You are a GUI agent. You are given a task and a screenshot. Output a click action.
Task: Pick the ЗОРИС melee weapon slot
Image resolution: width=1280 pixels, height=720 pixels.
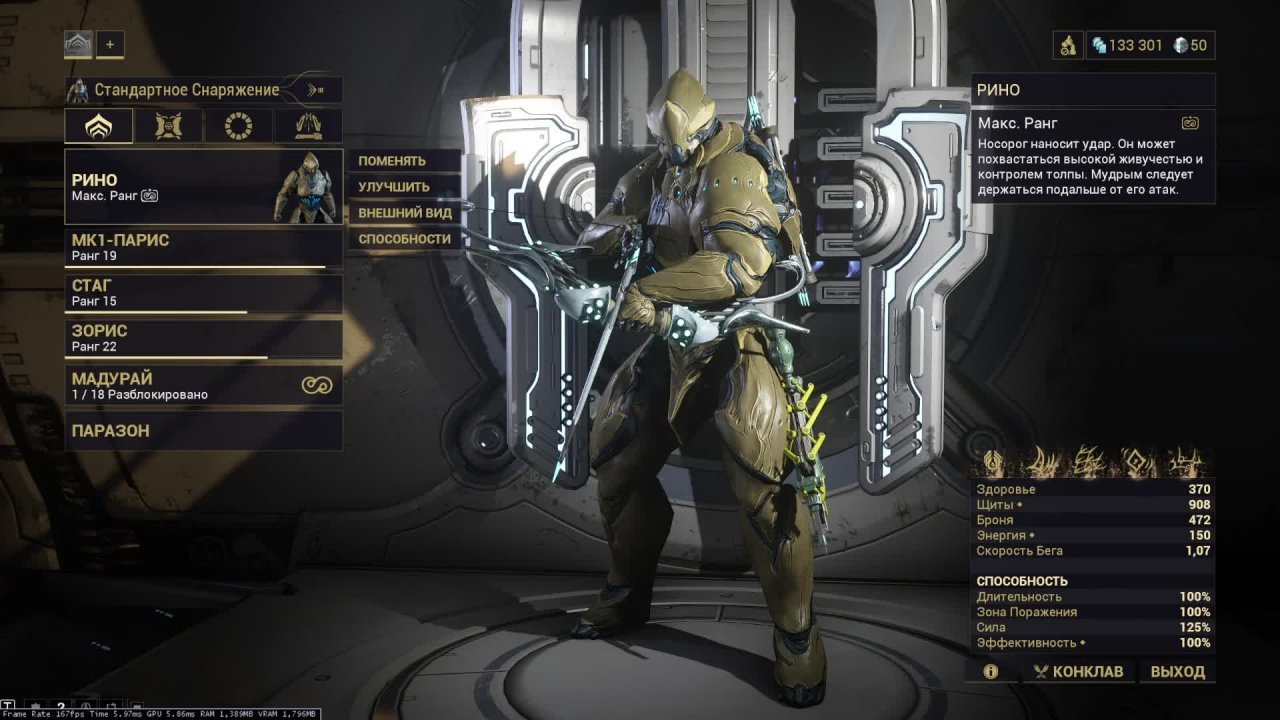click(203, 338)
